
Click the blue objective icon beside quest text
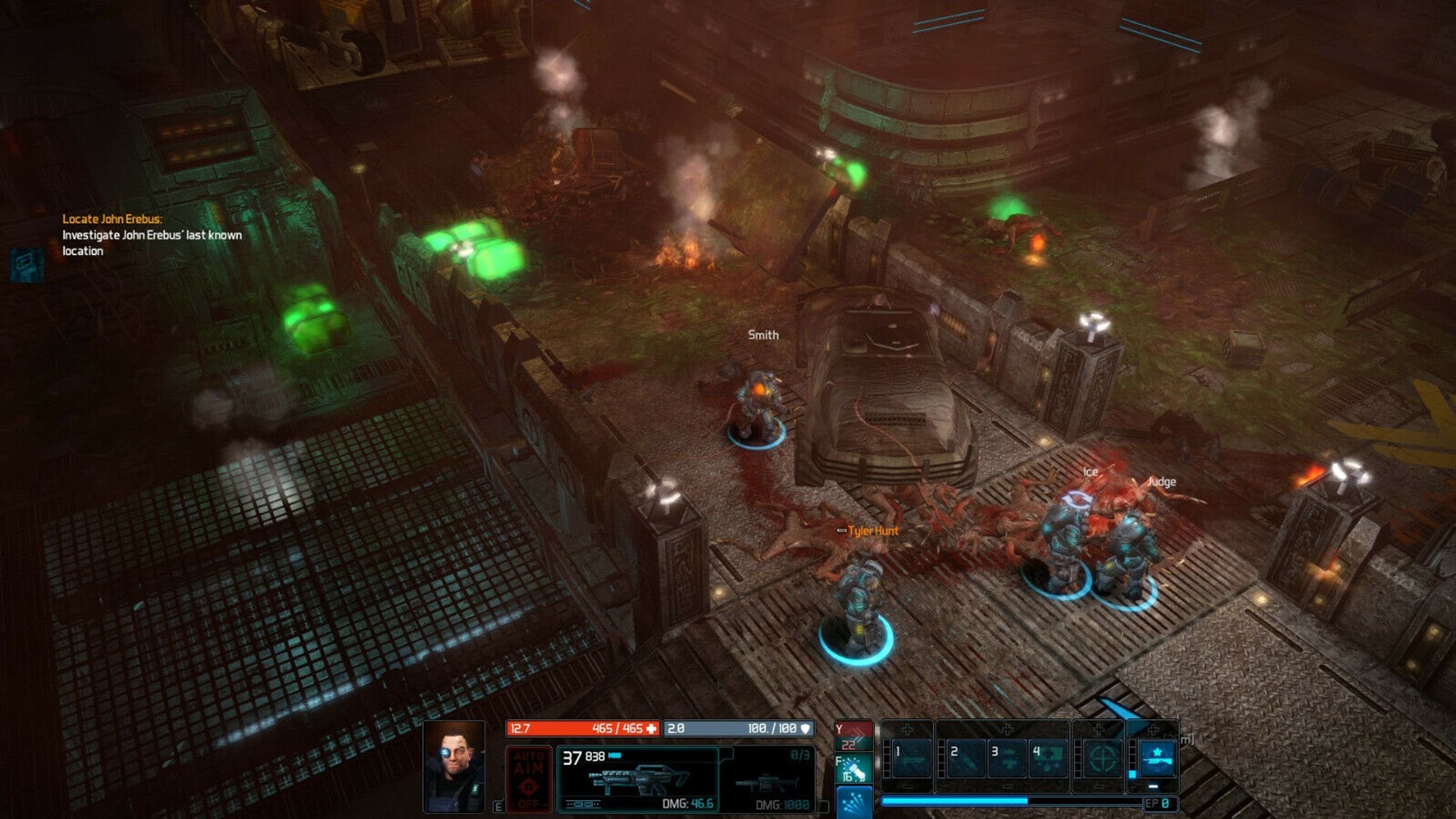coord(27,266)
